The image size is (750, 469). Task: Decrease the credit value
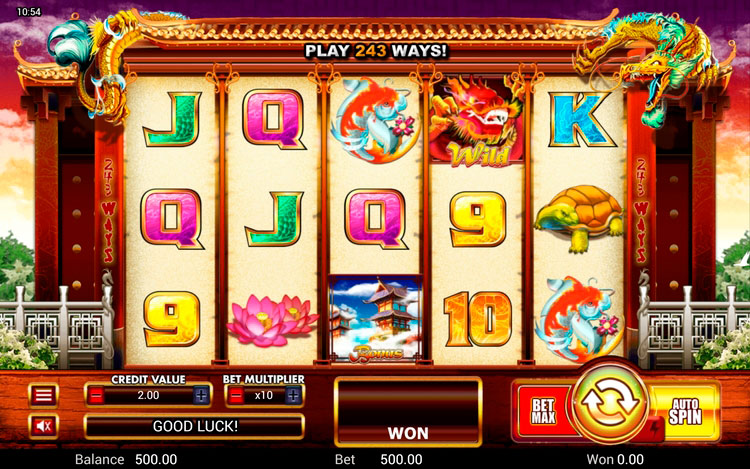click(97, 395)
